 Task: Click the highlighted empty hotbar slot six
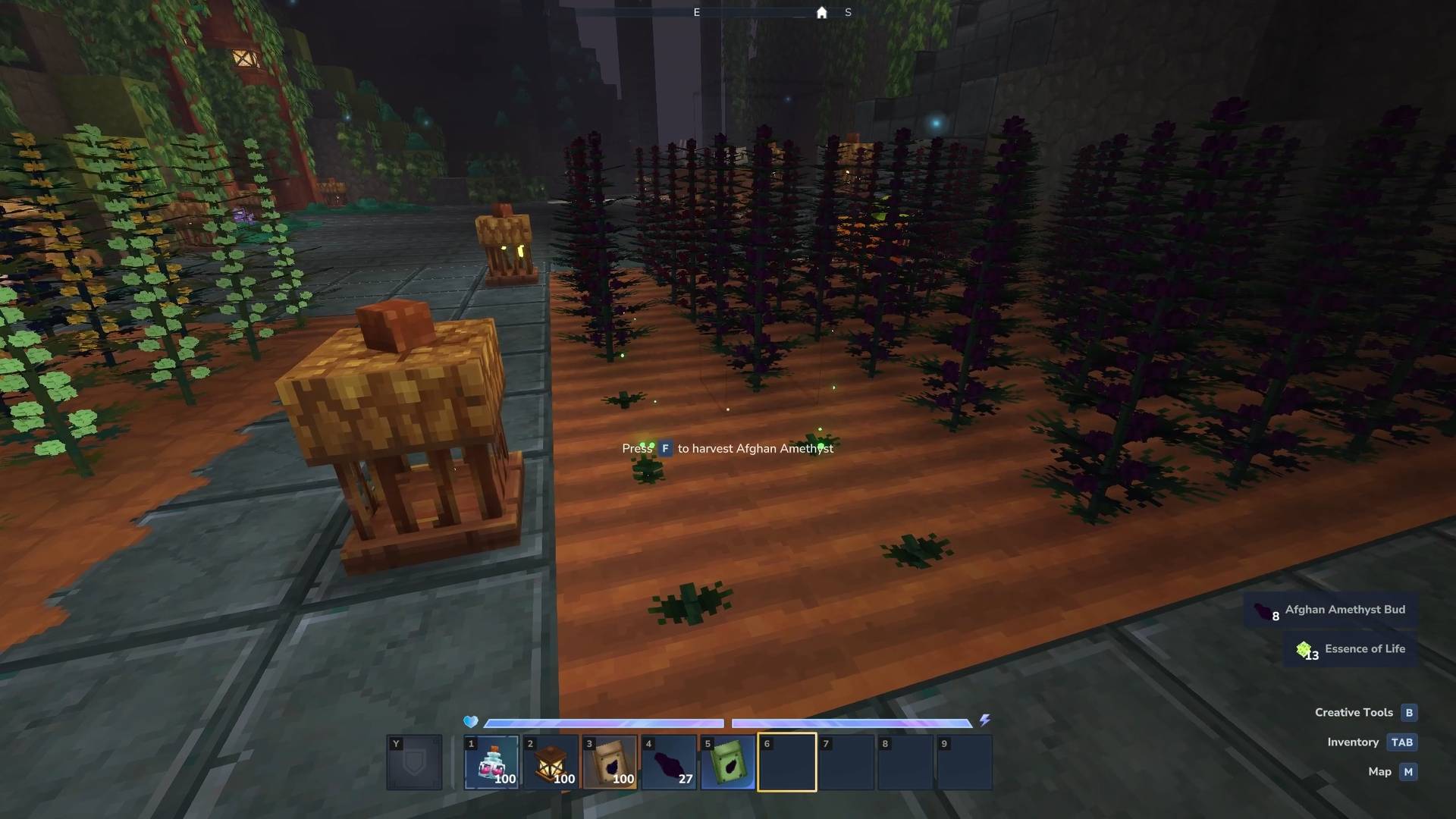click(x=787, y=762)
